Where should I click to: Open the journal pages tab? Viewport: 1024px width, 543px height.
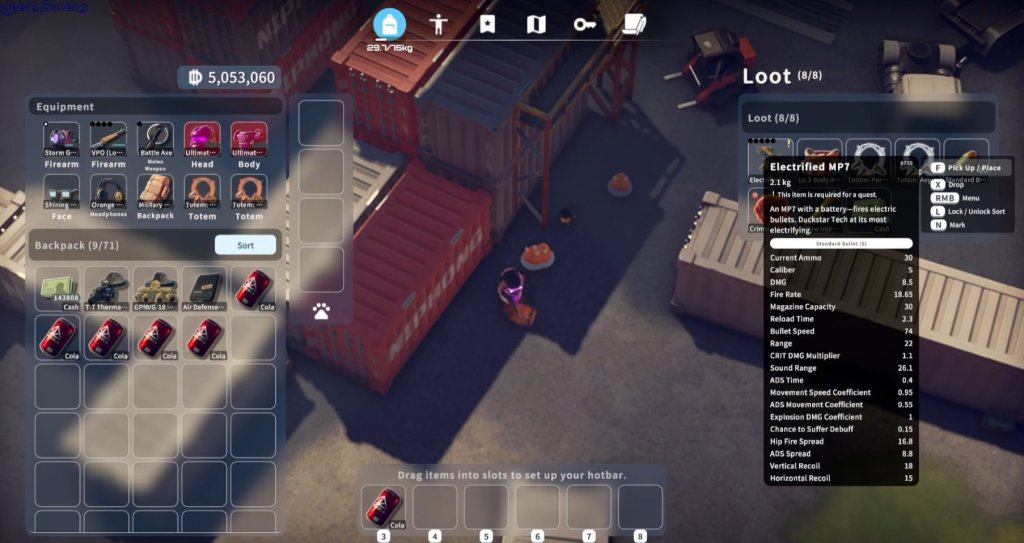coord(633,25)
